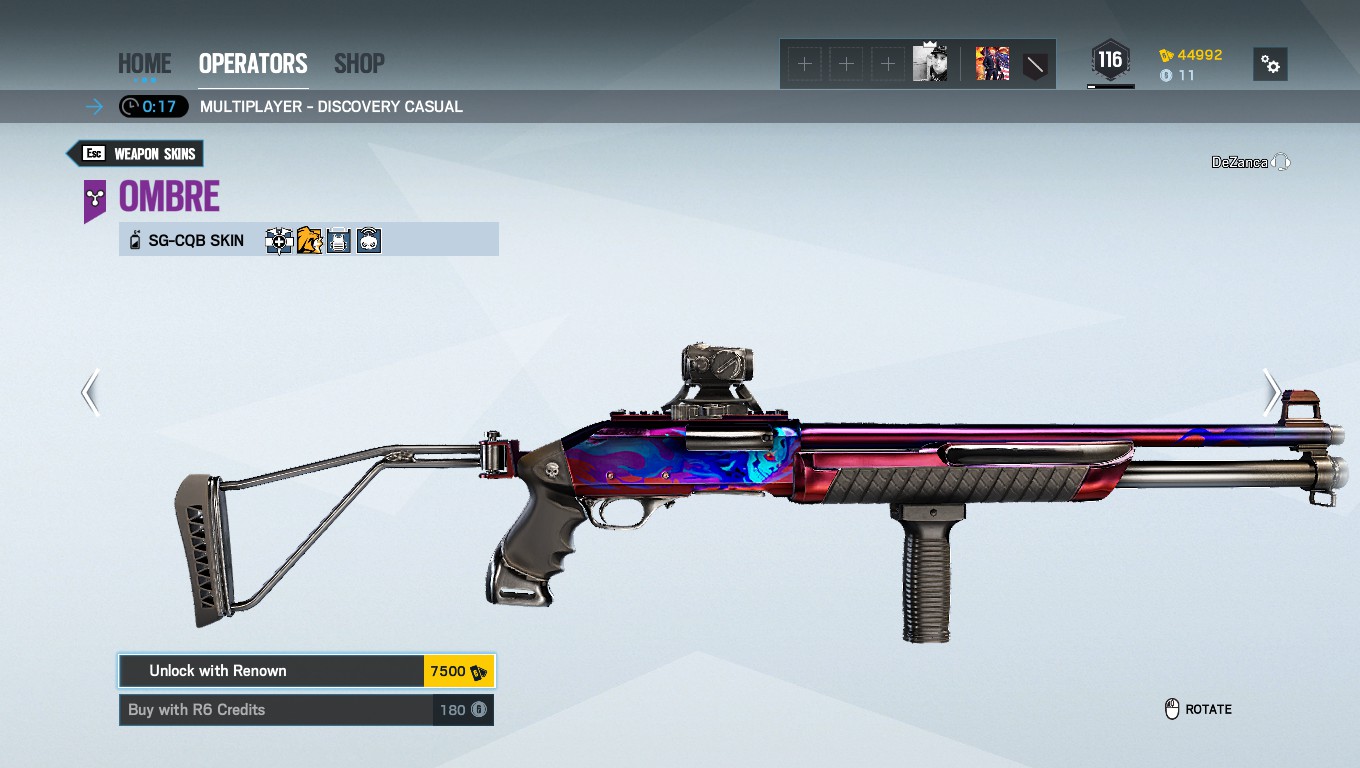1360x768 pixels.
Task: Click the Rook operator icon
Action: click(x=339, y=241)
